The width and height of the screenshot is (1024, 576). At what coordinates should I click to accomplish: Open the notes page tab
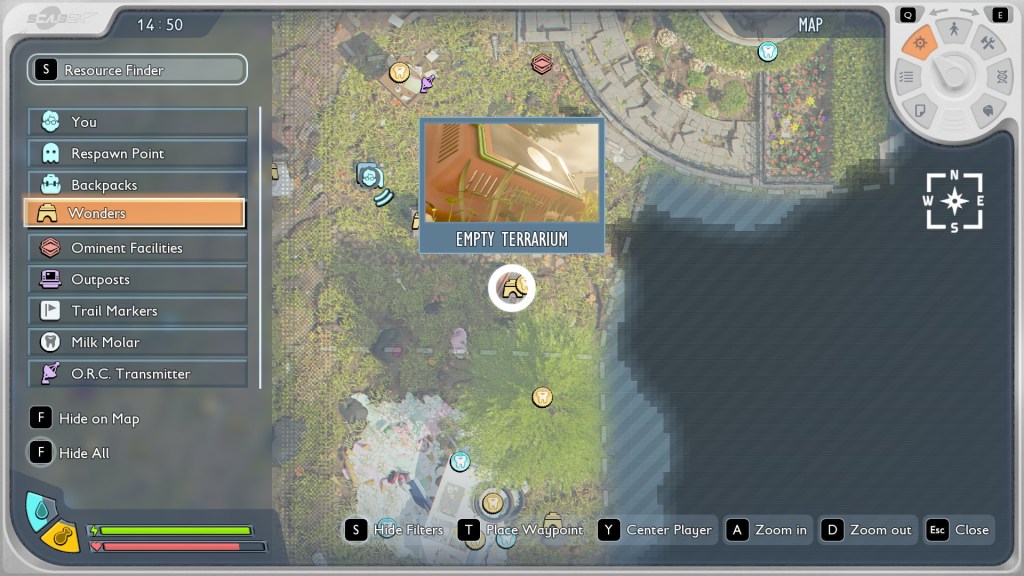(x=920, y=108)
